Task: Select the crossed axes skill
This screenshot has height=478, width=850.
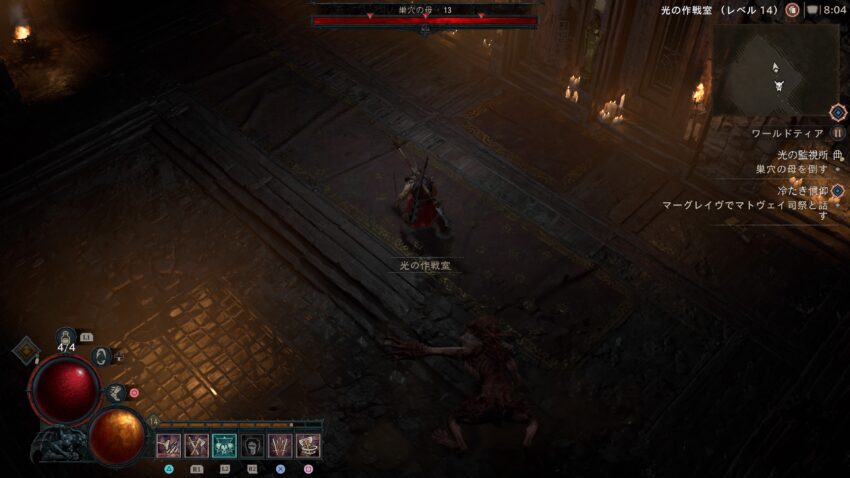Action: coord(196,446)
